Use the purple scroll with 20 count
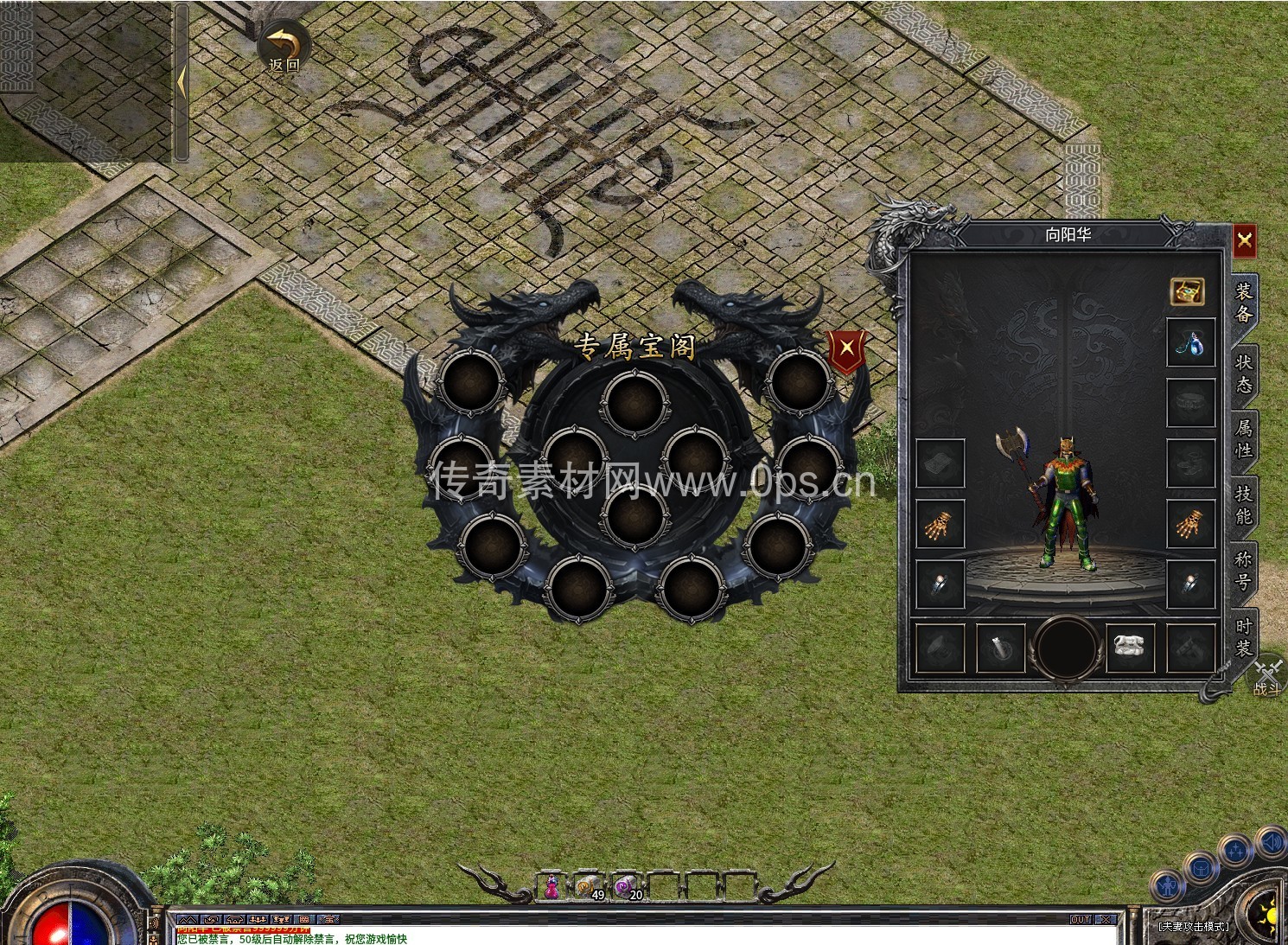Screen dimensions: 1288x945 tap(628, 887)
